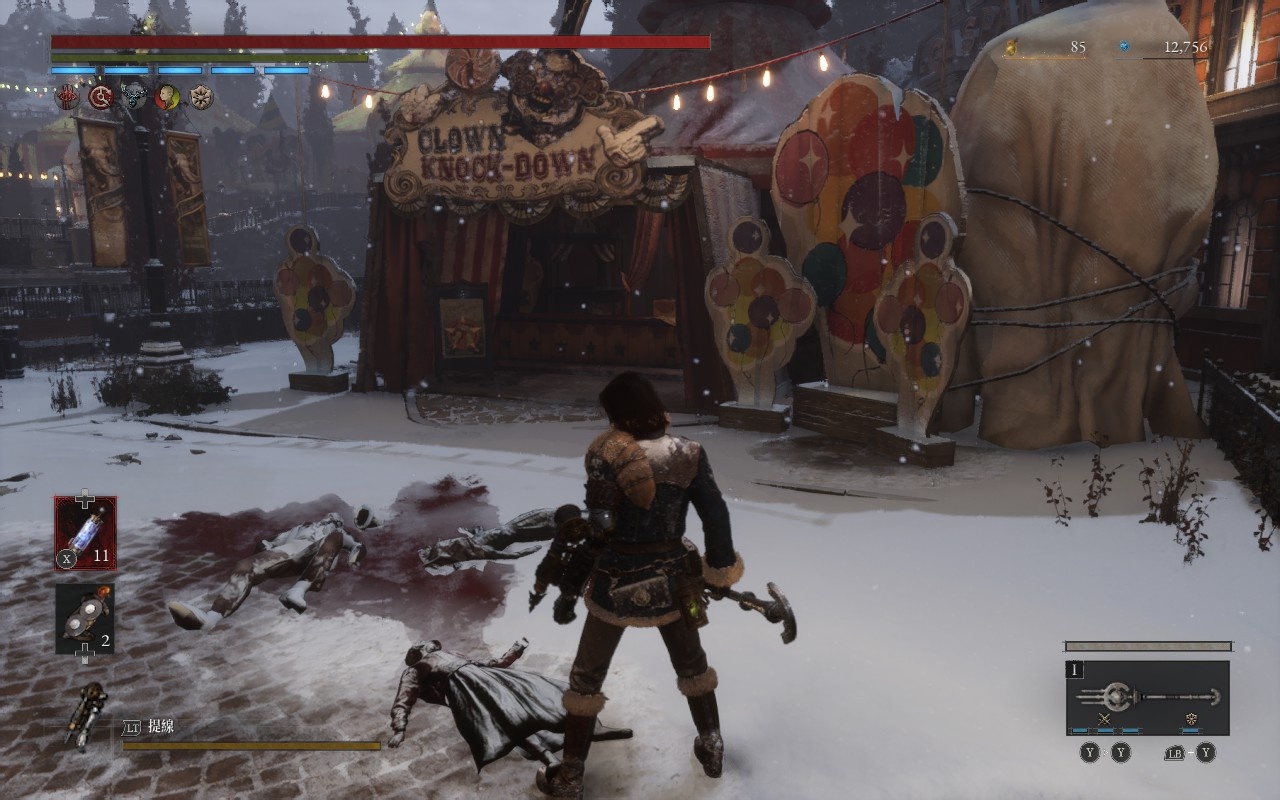Click the crossed-blades blade Fable Art icon

1105,720
